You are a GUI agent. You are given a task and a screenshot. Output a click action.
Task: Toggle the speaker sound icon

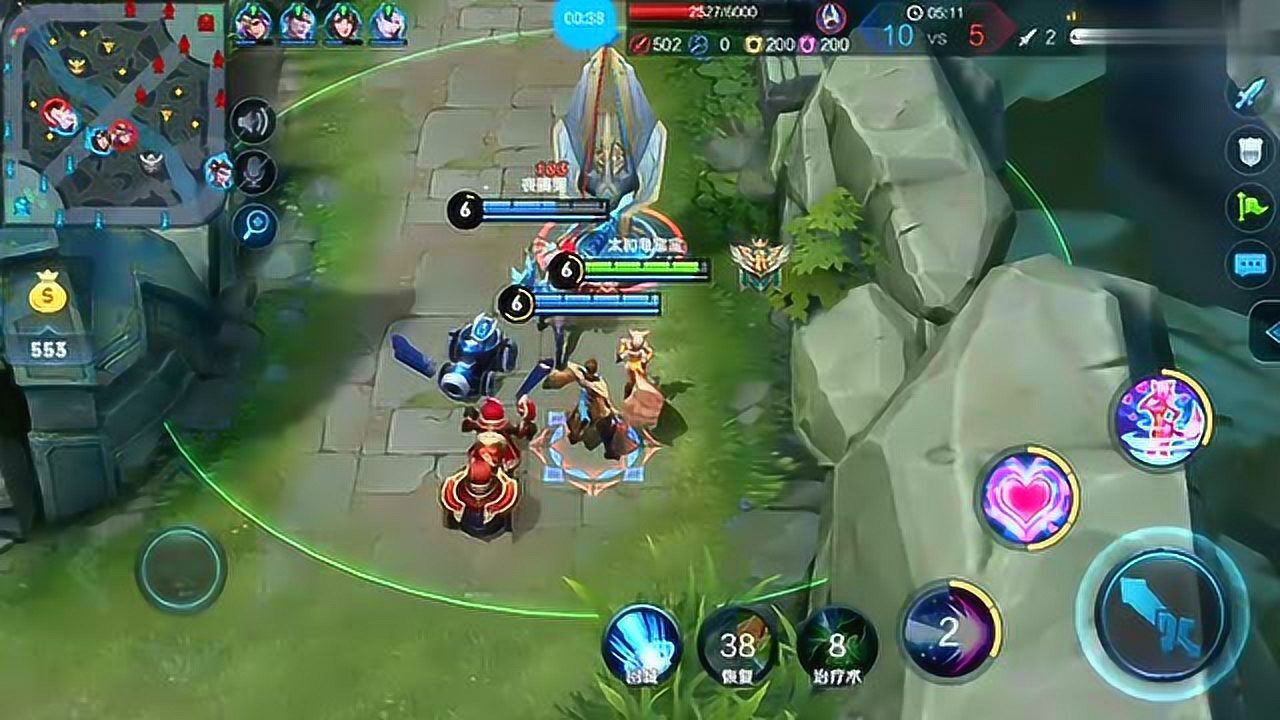[253, 123]
